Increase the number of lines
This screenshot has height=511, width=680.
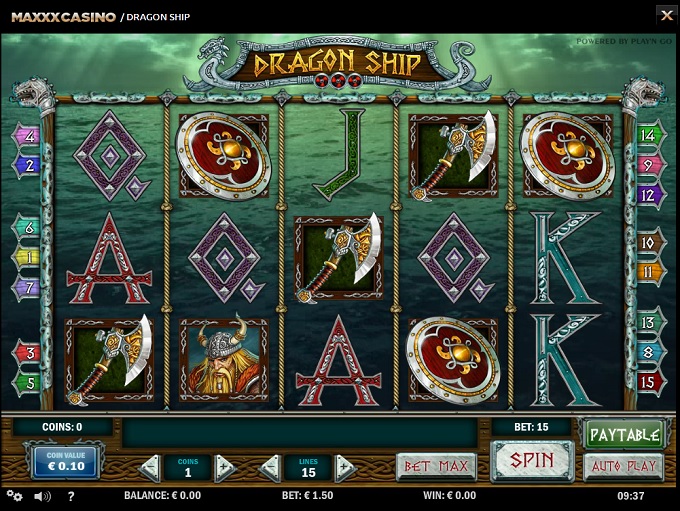[345, 467]
